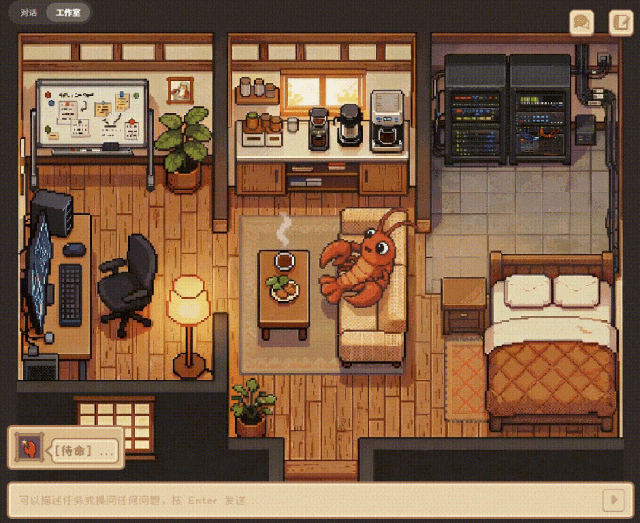
Task: Open the notepad edit icon button
Action: pyautogui.click(x=620, y=22)
